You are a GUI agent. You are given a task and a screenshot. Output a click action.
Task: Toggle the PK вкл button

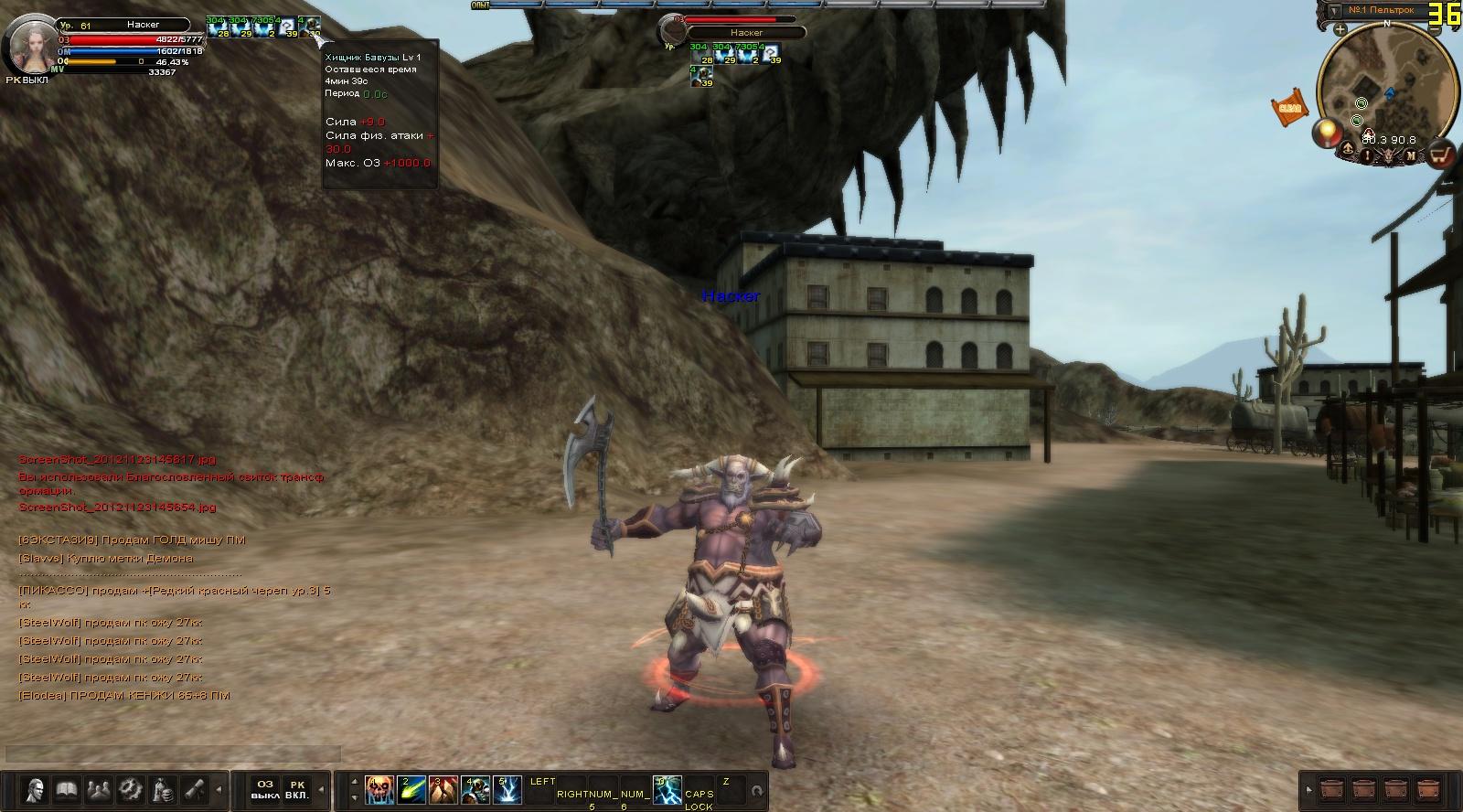click(296, 789)
